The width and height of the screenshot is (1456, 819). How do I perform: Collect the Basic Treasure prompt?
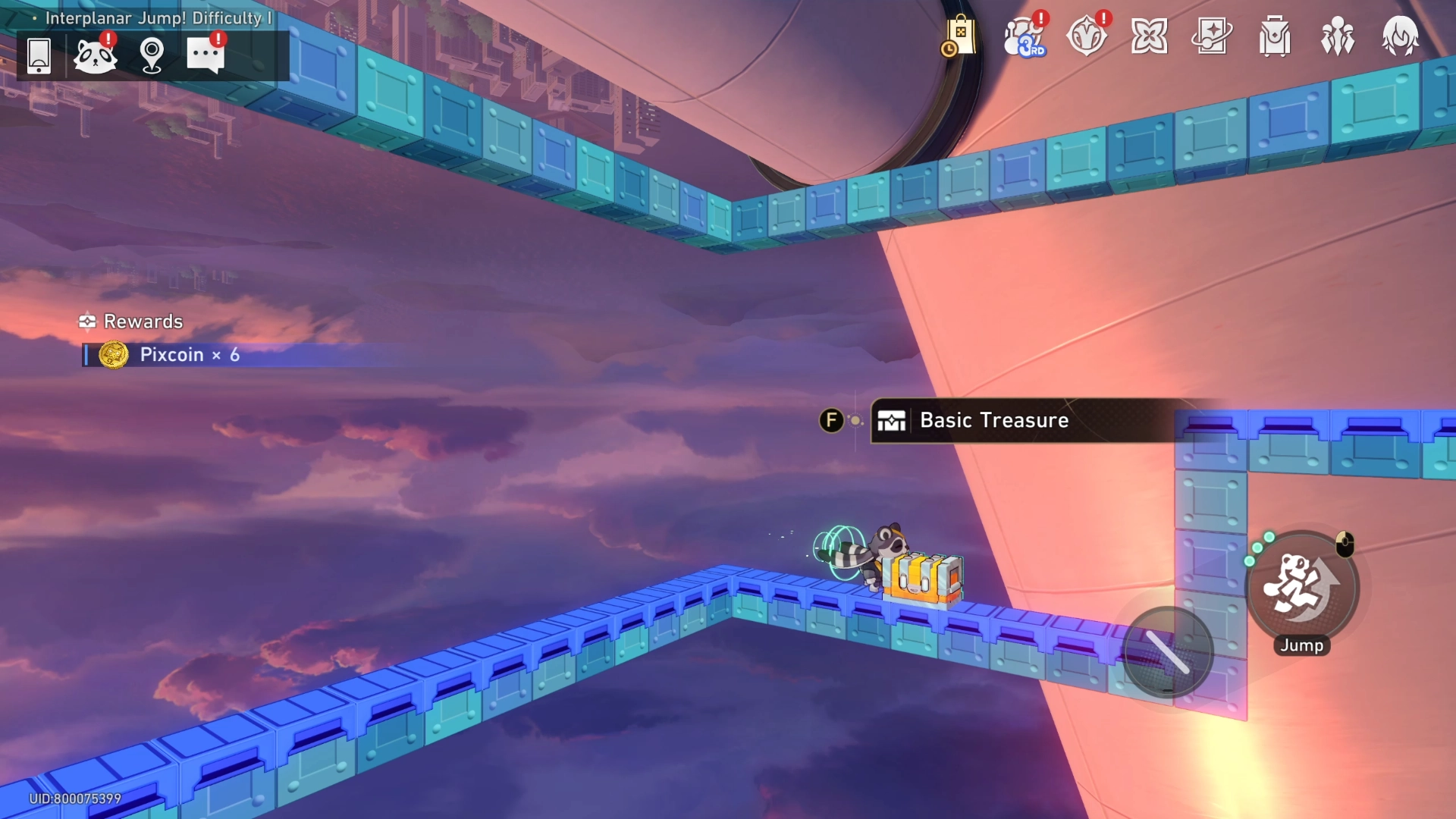click(x=993, y=420)
